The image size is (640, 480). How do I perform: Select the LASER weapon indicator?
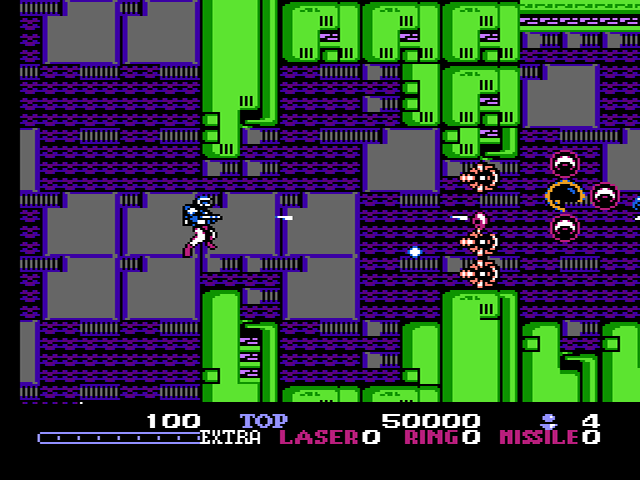pos(319,437)
